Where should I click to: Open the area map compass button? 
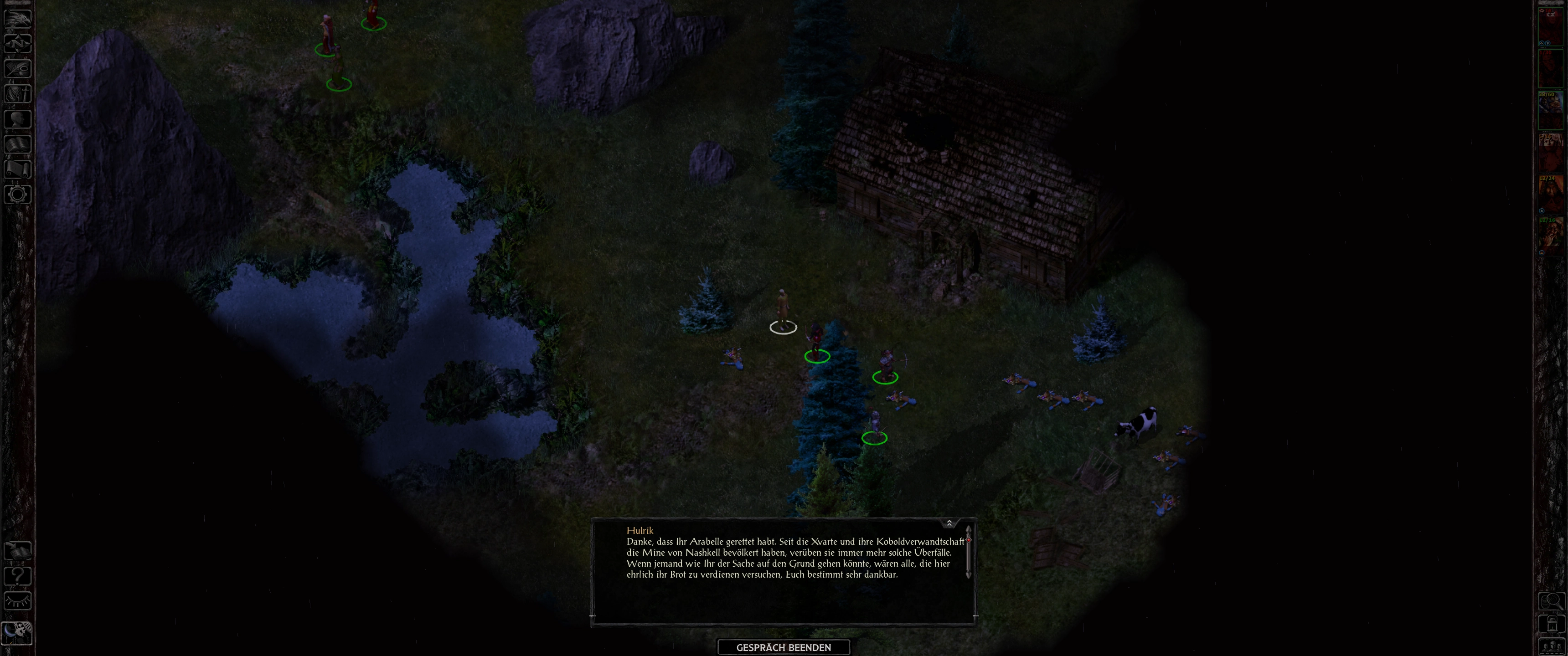click(18, 43)
